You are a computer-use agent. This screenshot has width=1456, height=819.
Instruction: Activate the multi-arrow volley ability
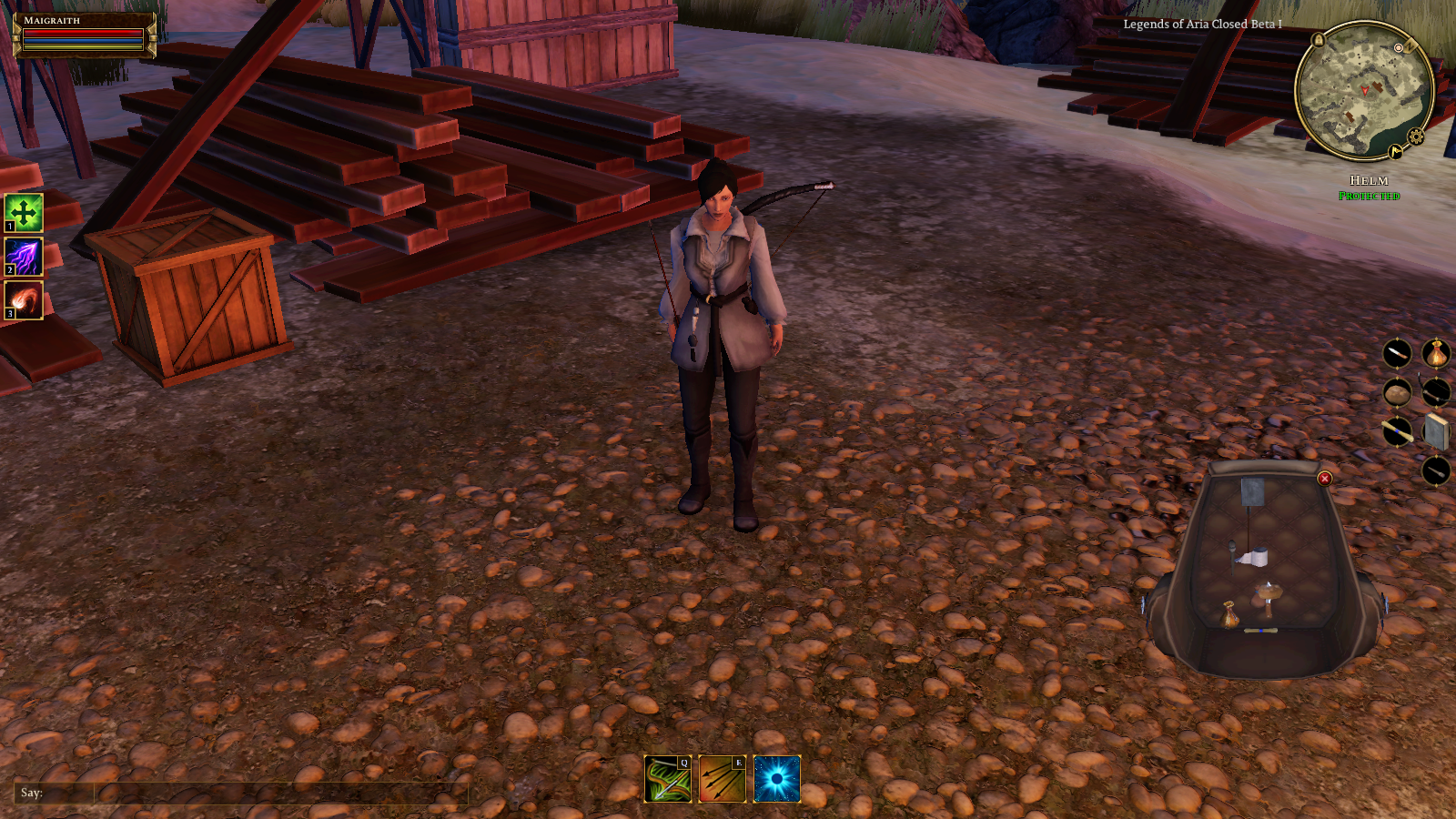coord(723,780)
